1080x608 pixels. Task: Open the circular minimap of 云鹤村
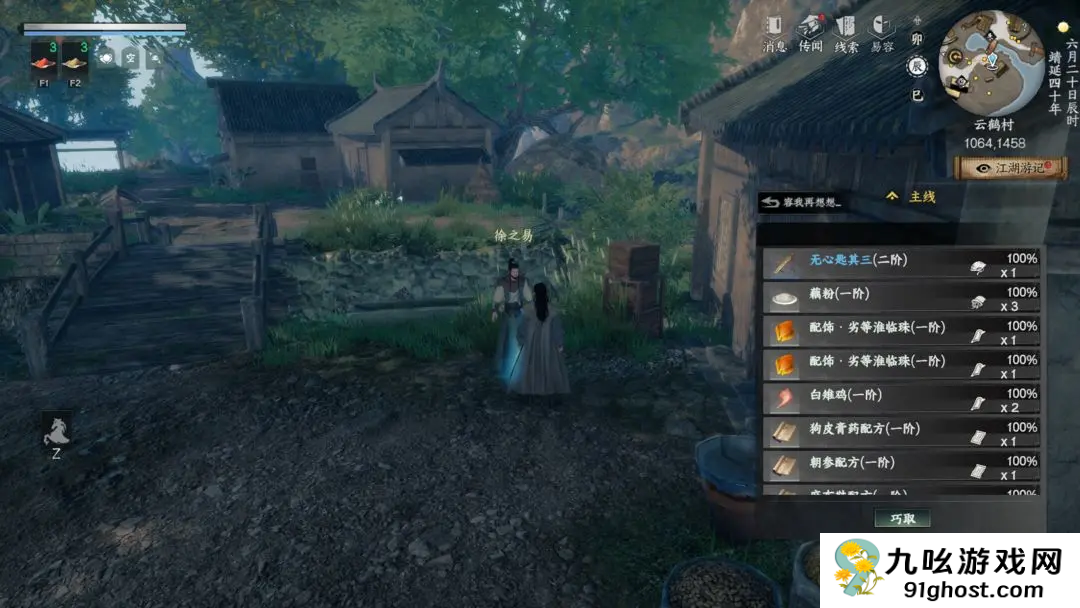tap(990, 62)
